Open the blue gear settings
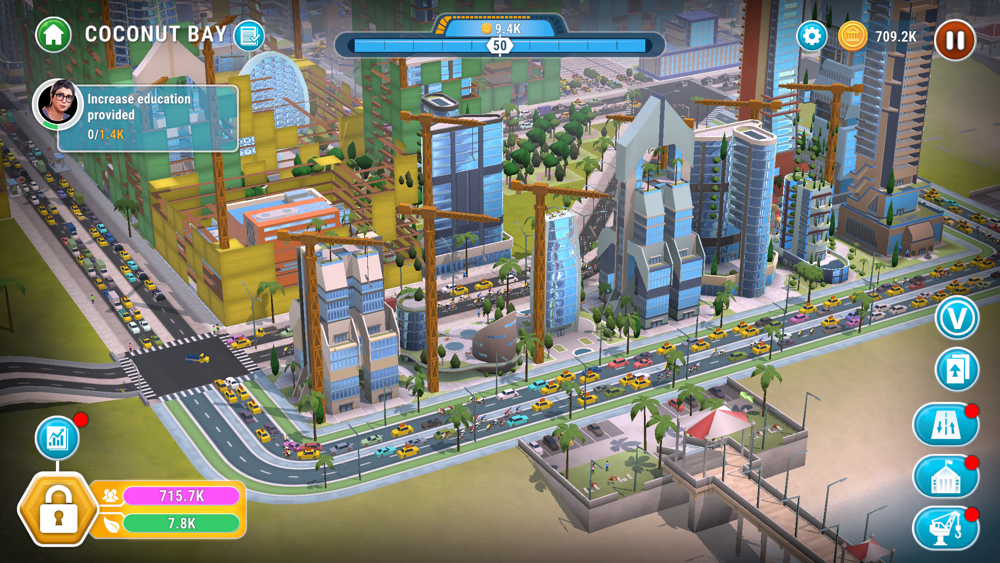Screen dimensions: 1000x563 [x=811, y=37]
